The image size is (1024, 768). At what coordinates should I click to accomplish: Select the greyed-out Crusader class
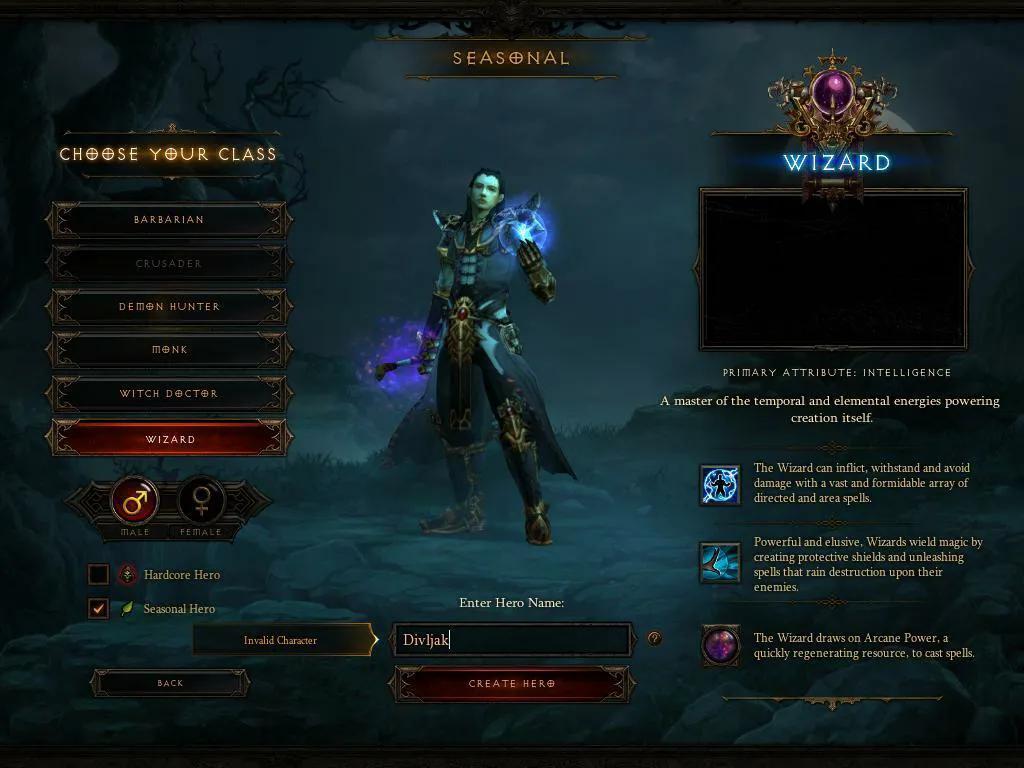169,264
